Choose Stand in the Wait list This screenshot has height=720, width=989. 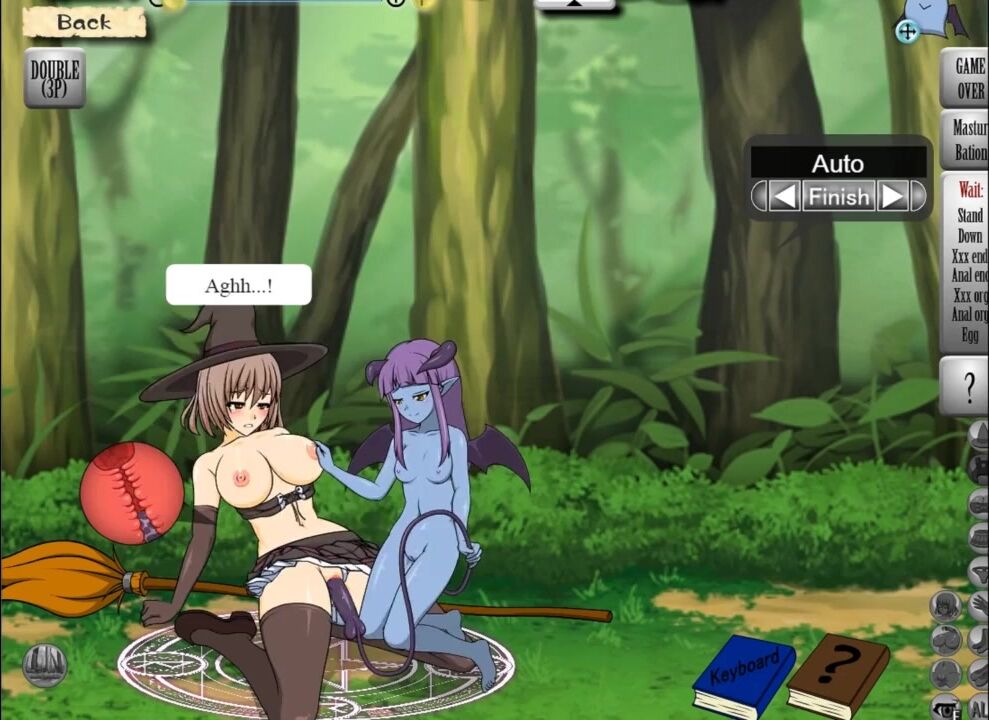(970, 215)
